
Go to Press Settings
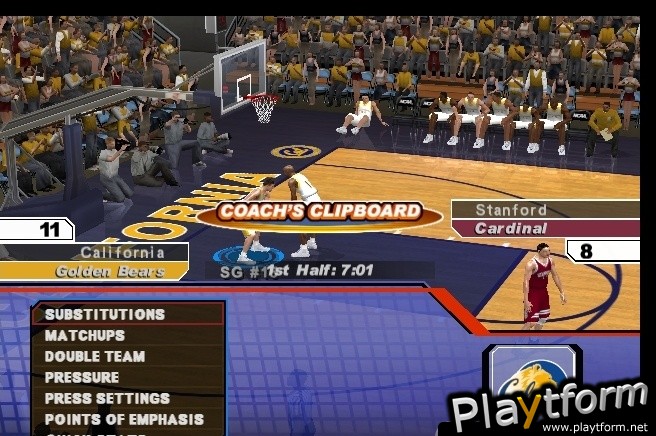[x=107, y=398]
